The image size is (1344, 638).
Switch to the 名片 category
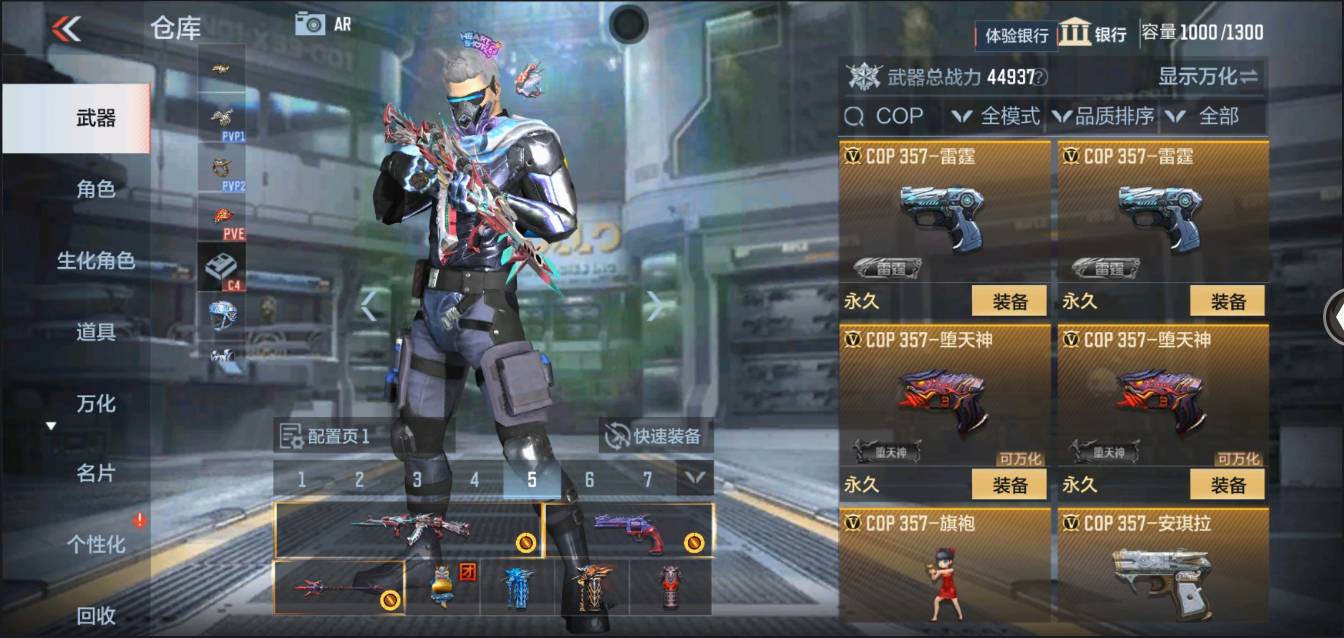pyautogui.click(x=95, y=473)
